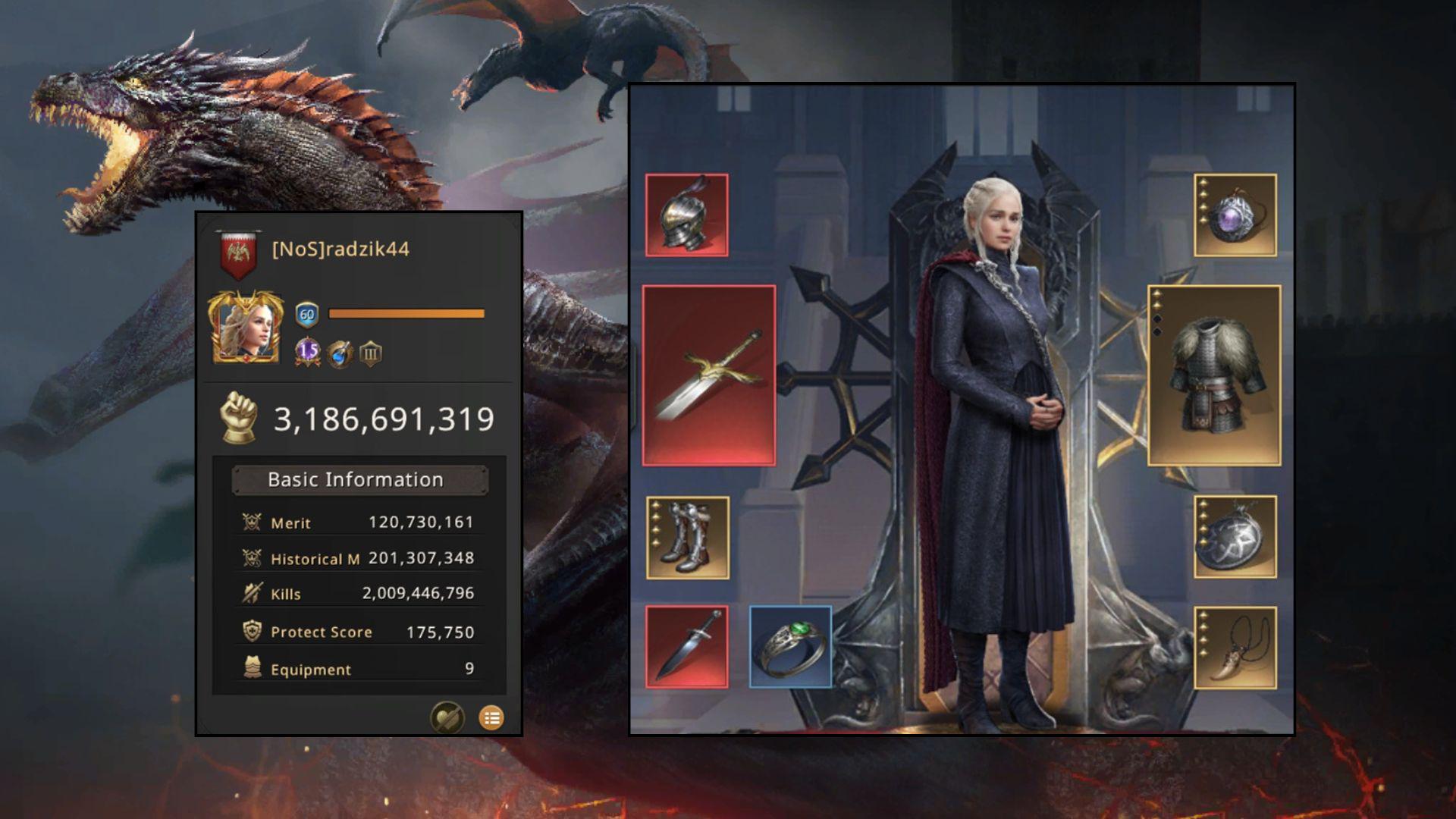Screen dimensions: 1456x819
Task: Open the player portrait avatar
Action: tap(246, 328)
